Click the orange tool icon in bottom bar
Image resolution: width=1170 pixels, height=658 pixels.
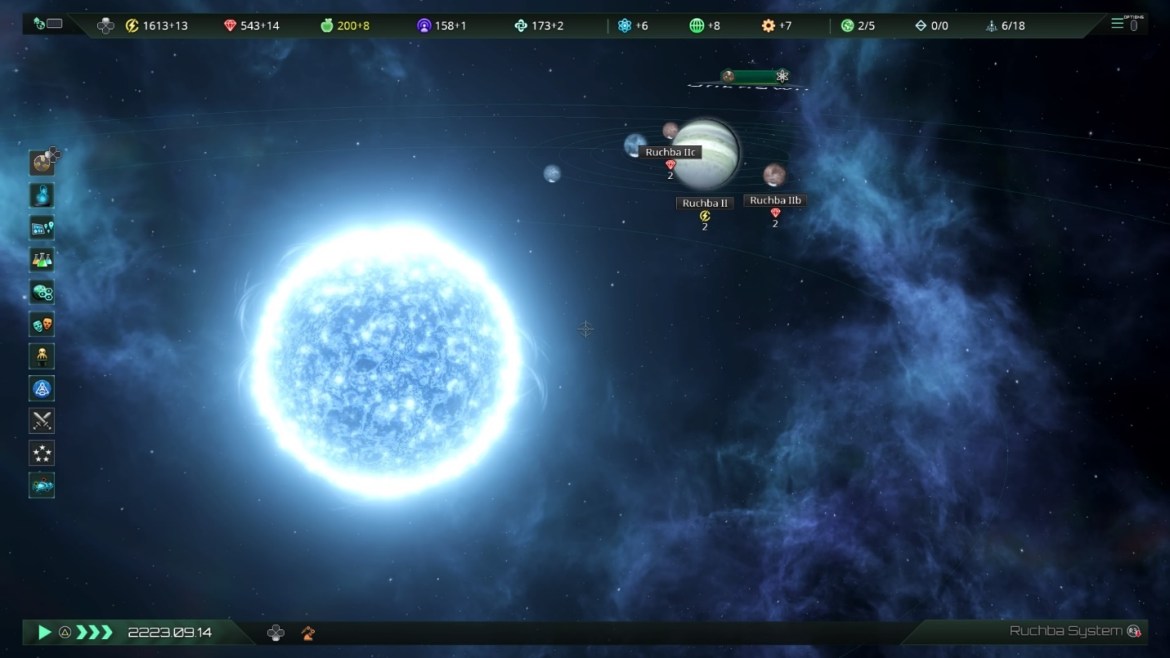[308, 632]
